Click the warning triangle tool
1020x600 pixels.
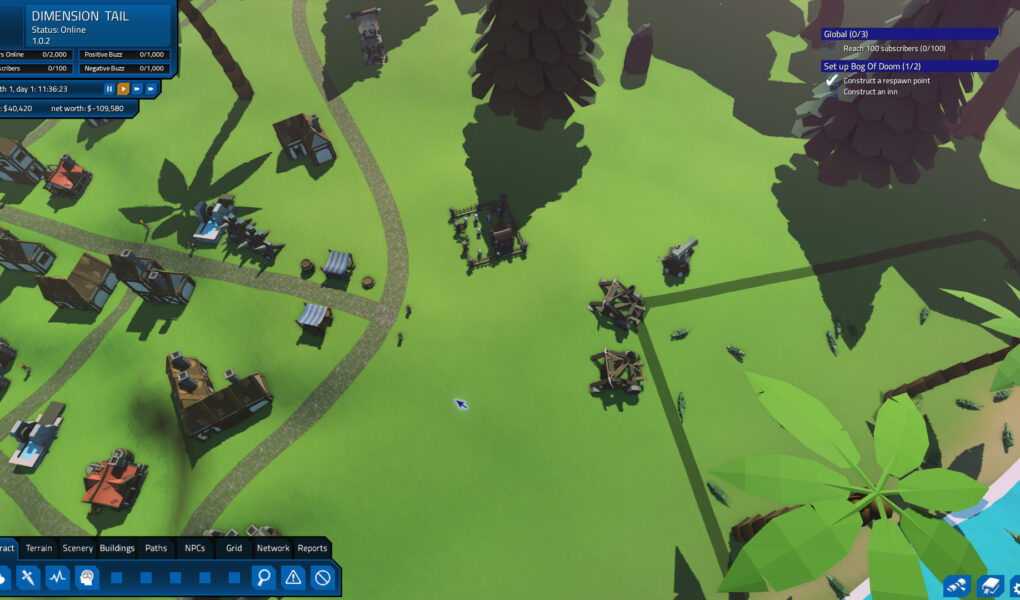tap(293, 577)
